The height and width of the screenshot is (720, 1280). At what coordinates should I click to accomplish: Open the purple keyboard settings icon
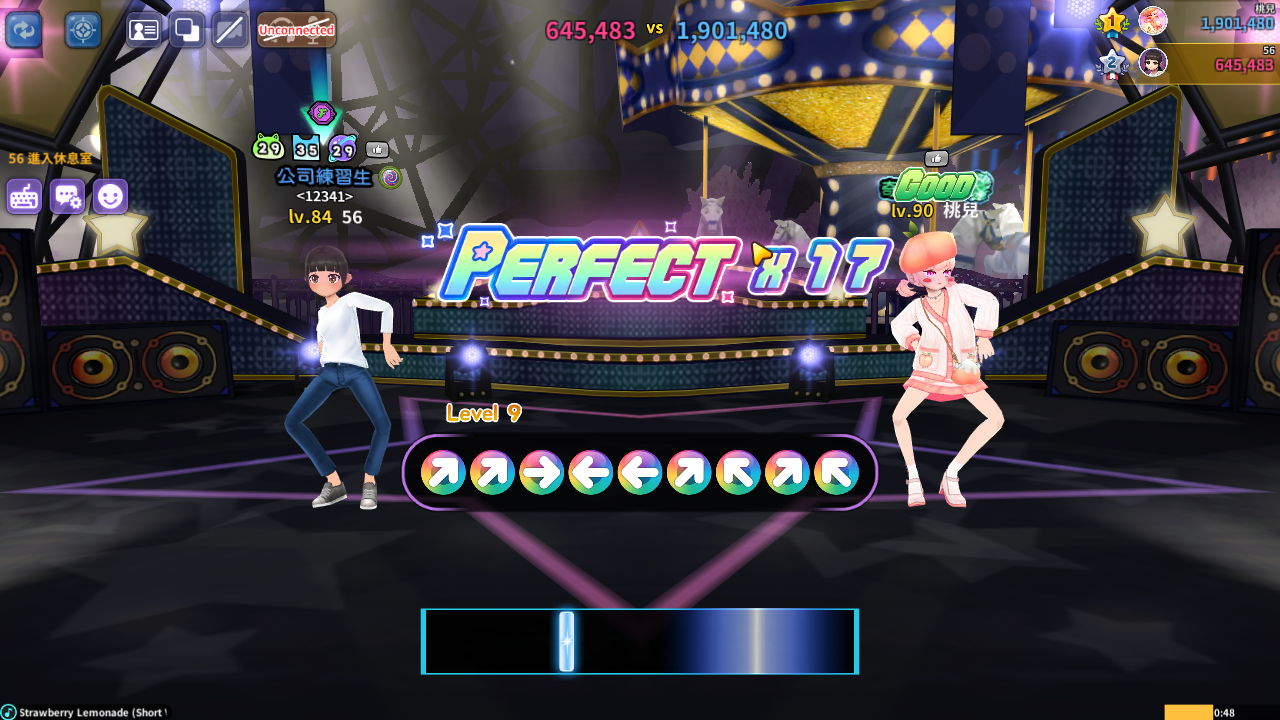pos(24,197)
